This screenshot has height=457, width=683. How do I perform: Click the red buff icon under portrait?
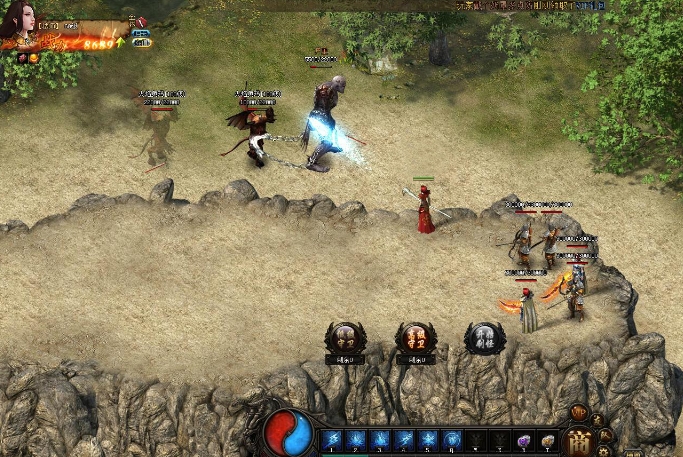click(21, 57)
